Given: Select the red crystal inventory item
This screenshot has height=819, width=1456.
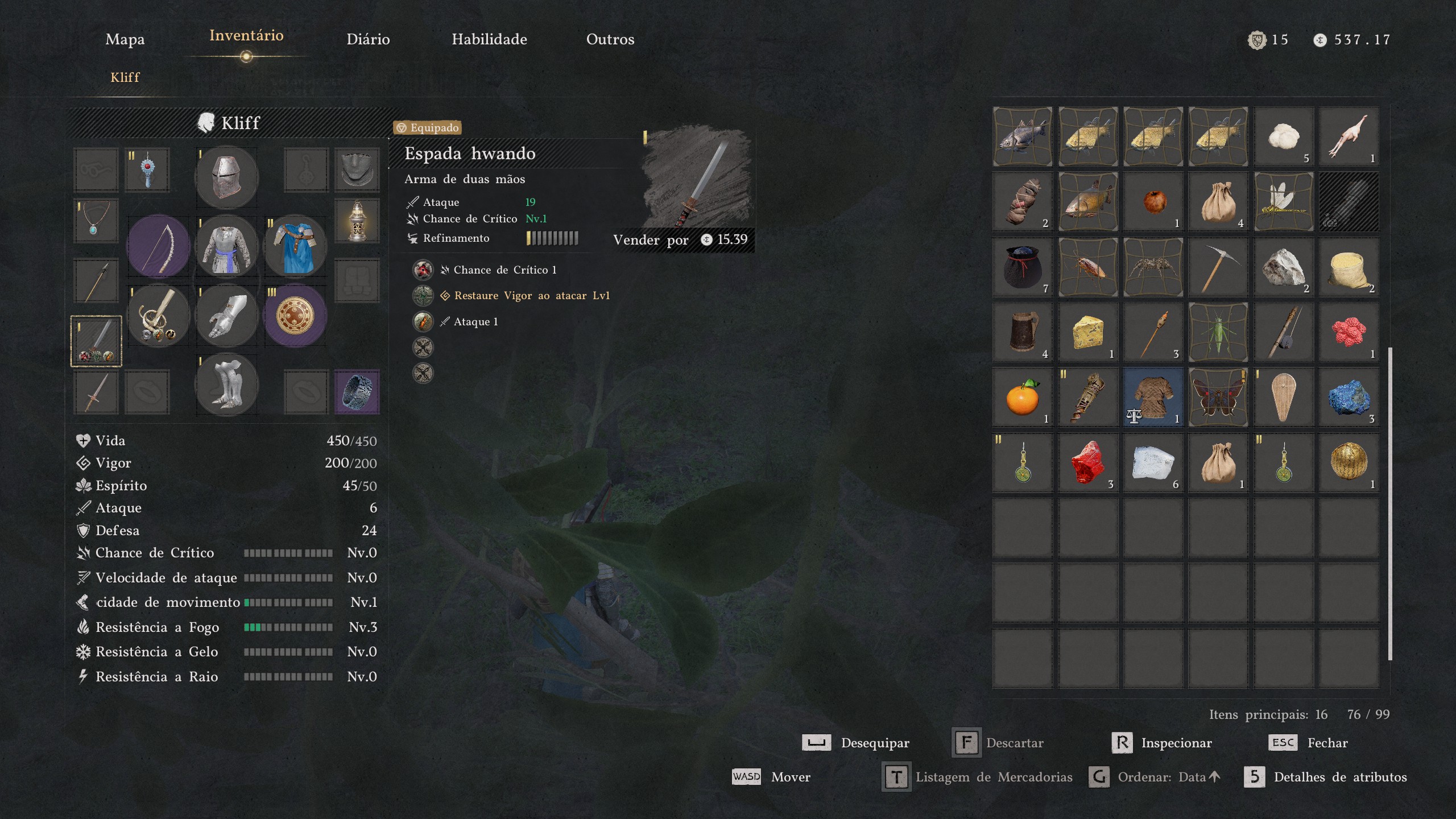Looking at the screenshot, I should pos(1087,462).
